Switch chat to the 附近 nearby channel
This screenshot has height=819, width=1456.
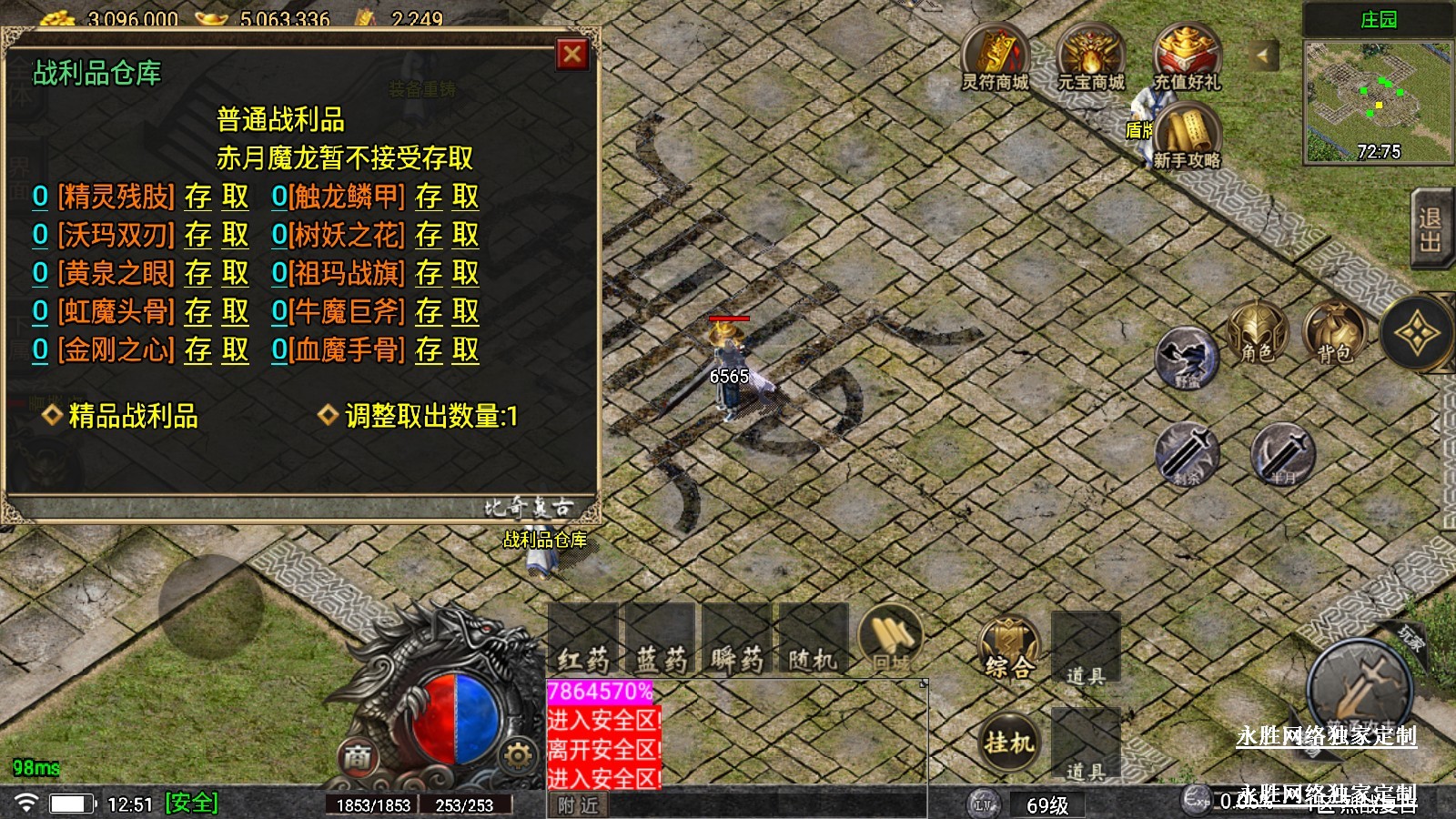pos(578,805)
